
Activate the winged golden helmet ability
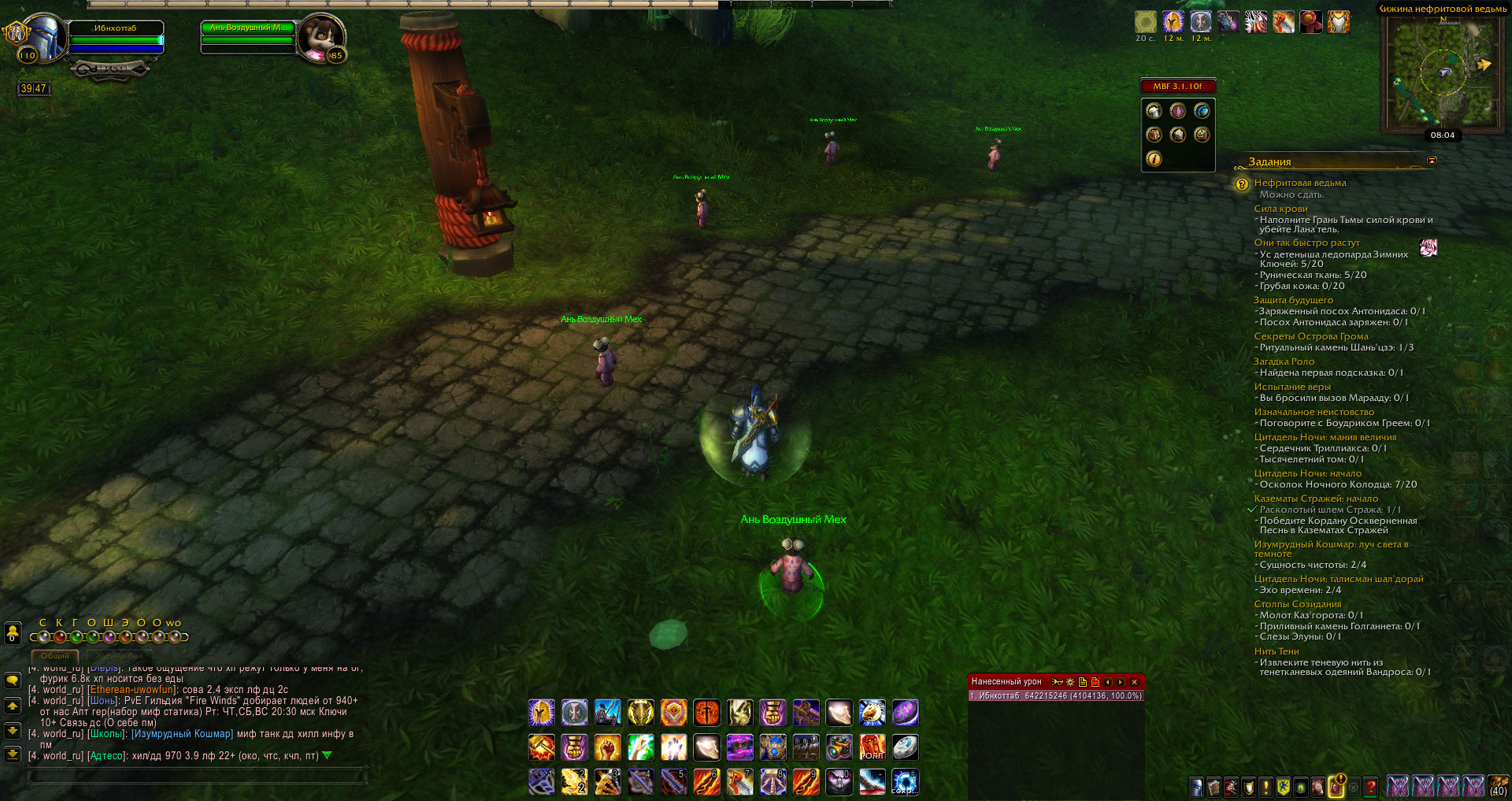[541, 713]
